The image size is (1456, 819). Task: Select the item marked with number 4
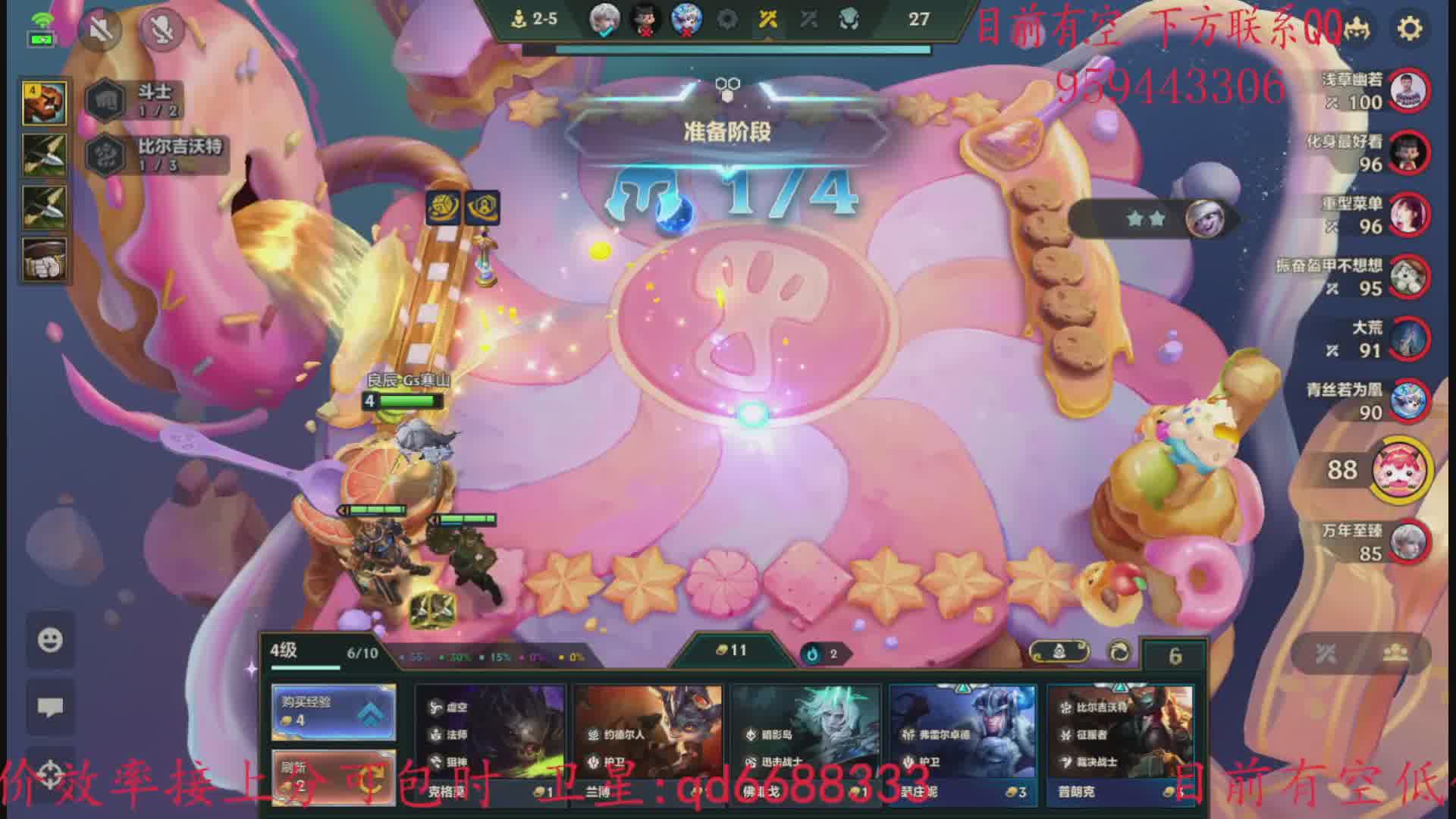pyautogui.click(x=44, y=103)
